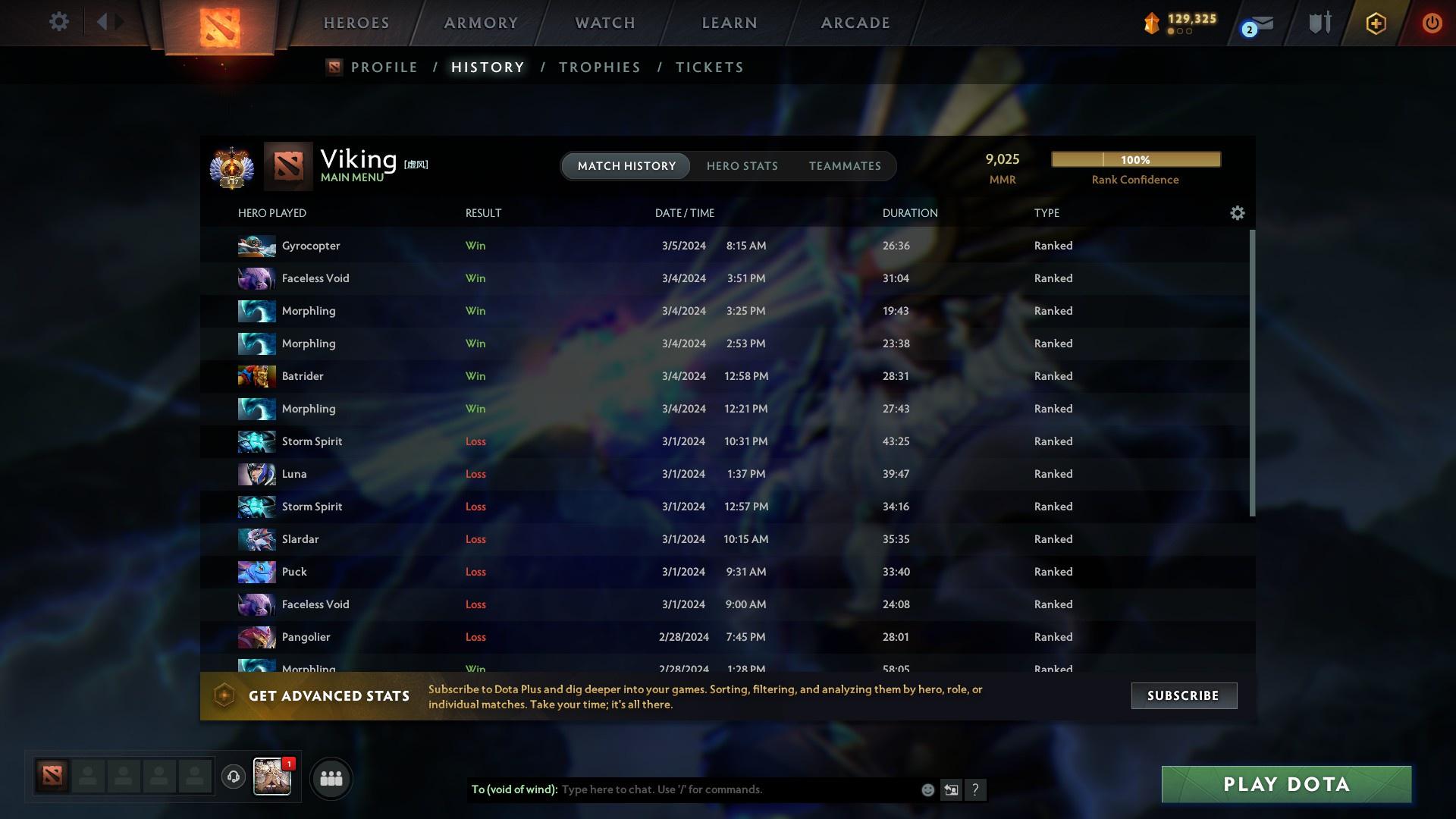The image size is (1456, 819).
Task: Click the power button to exit Dota
Action: tap(1432, 23)
